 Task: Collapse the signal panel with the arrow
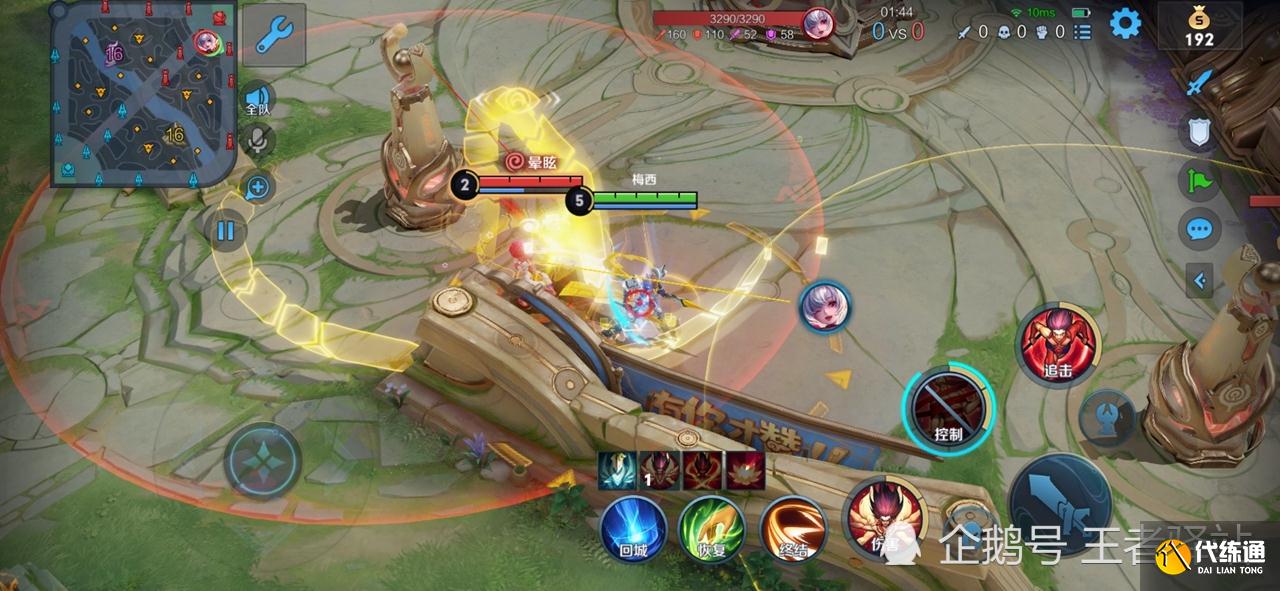(1199, 280)
